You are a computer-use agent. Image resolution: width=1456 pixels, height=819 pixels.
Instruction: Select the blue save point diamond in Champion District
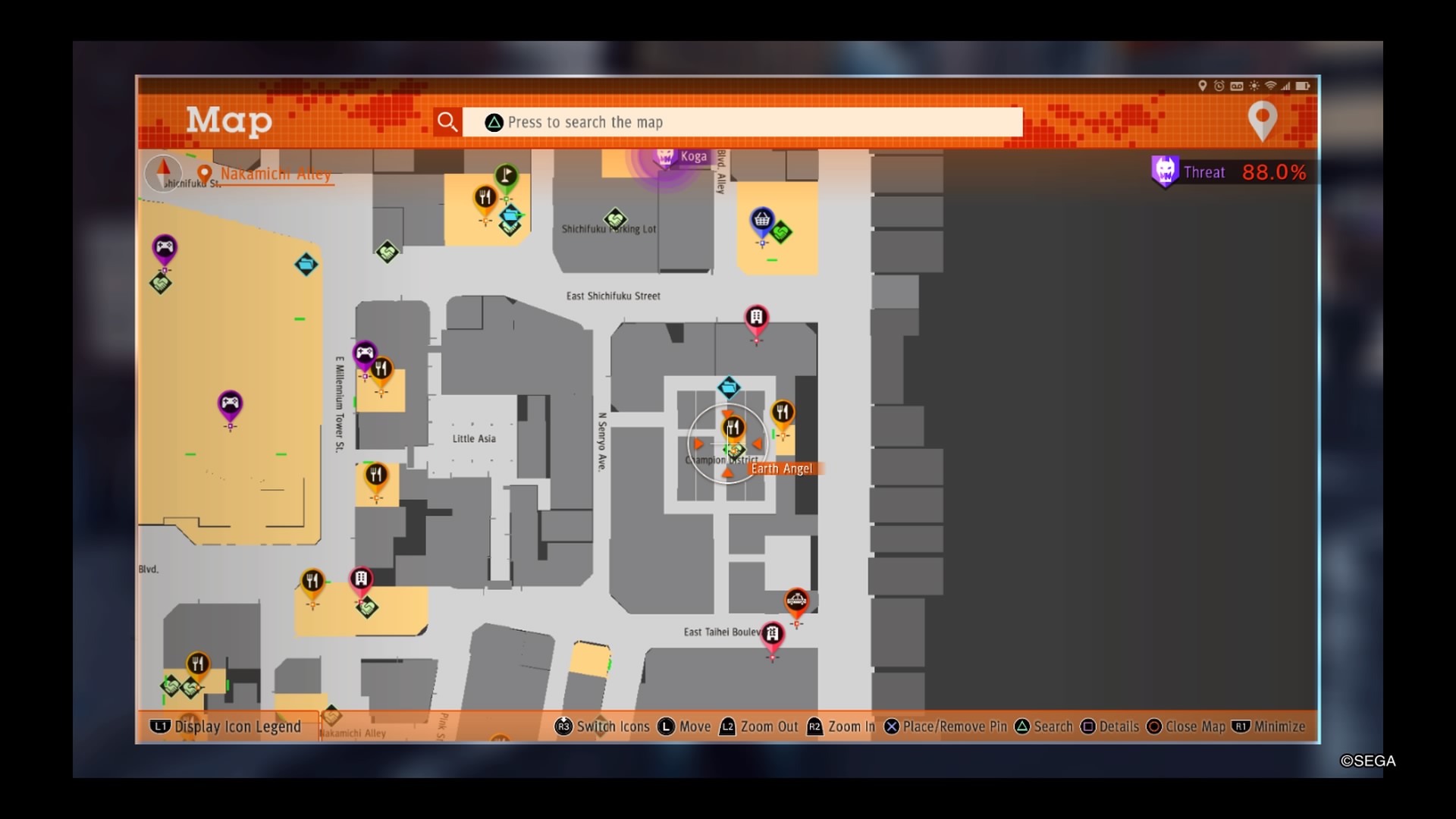coord(727,387)
